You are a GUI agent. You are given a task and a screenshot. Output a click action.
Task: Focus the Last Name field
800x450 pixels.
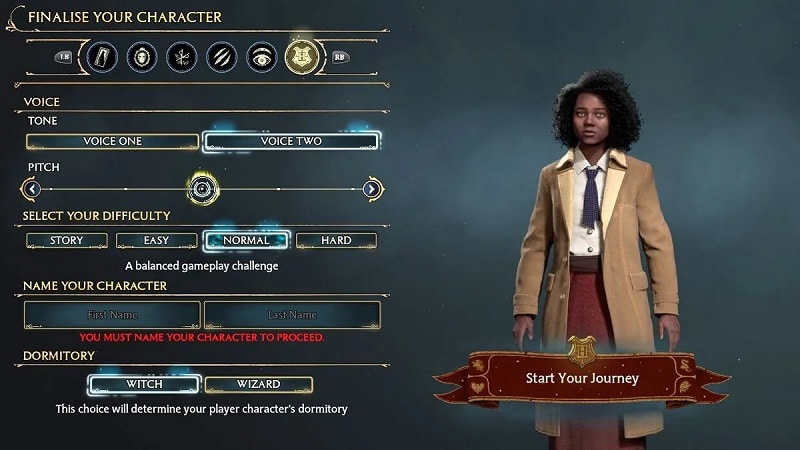coord(292,315)
